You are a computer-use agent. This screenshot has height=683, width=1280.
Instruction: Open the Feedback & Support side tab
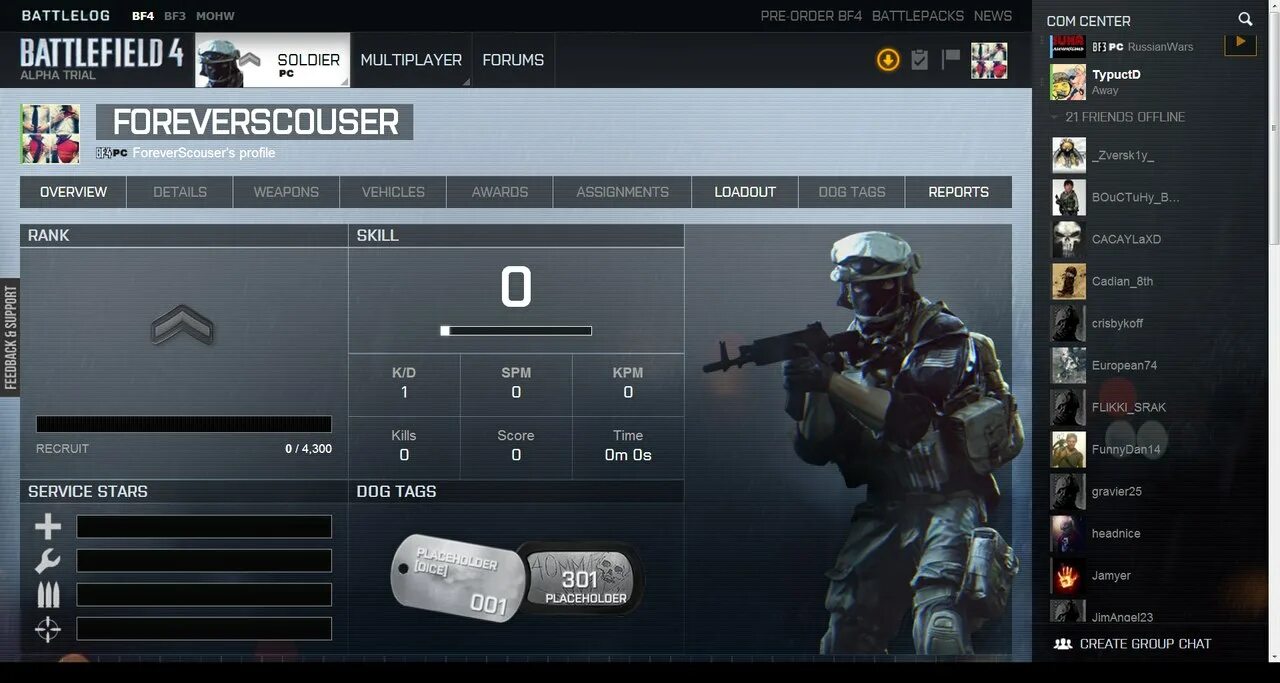point(10,337)
